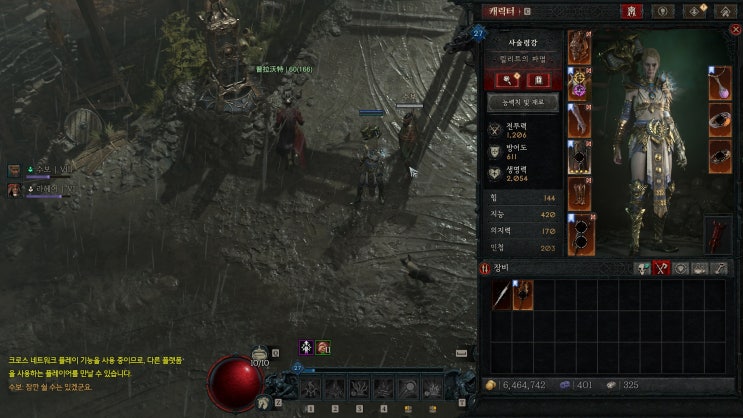Select the second inventory item beside the spear
743x418 pixels.
click(523, 294)
